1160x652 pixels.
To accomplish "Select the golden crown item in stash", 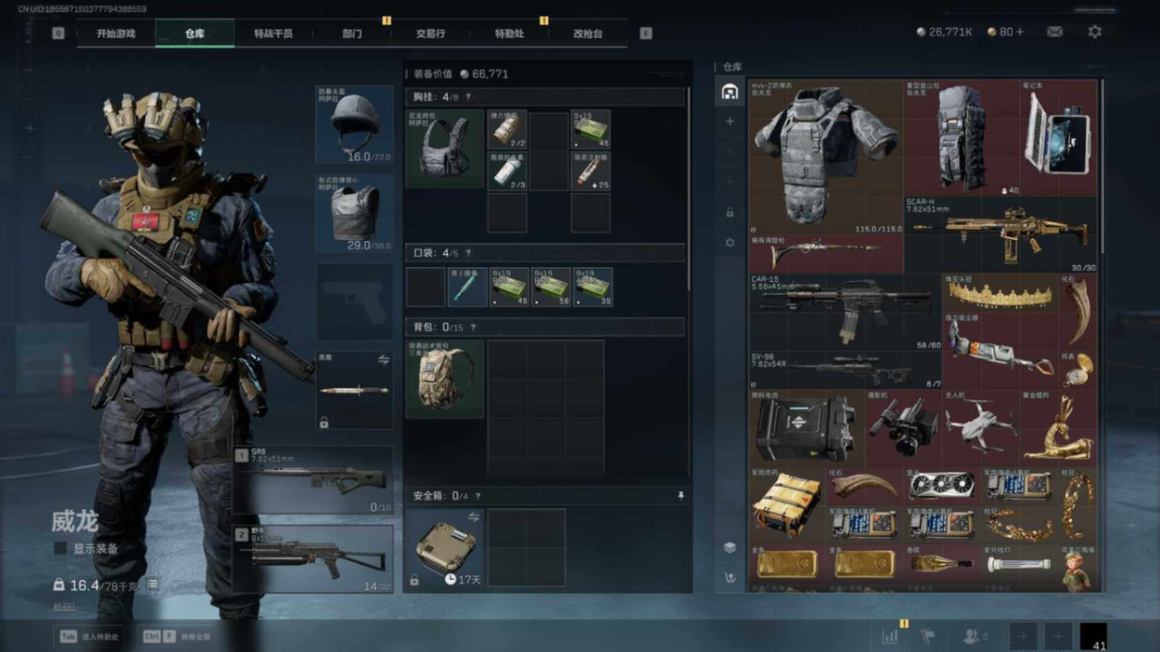I will tap(1000, 294).
